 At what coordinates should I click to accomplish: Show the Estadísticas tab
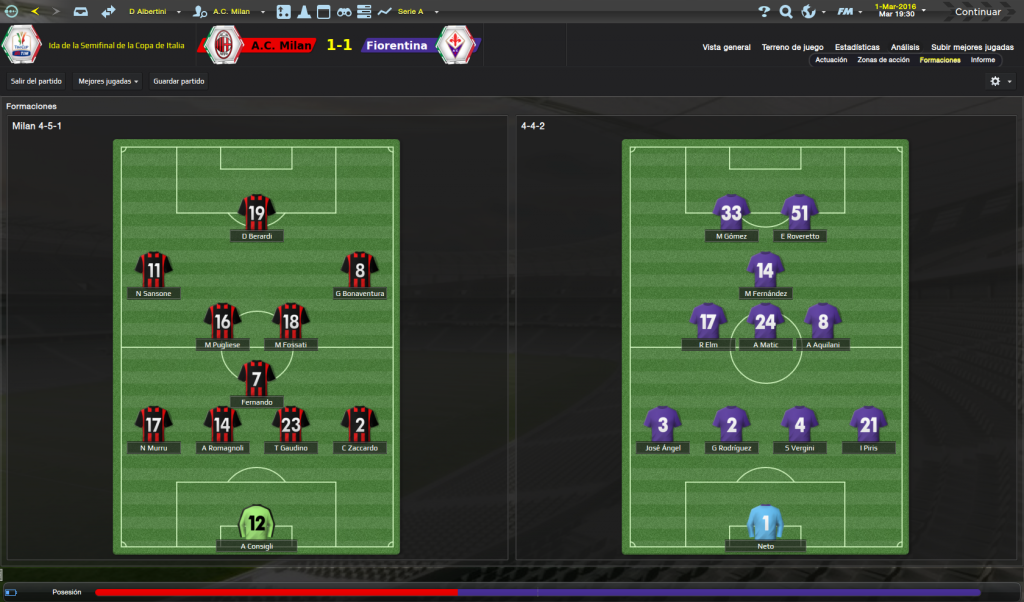coord(857,47)
